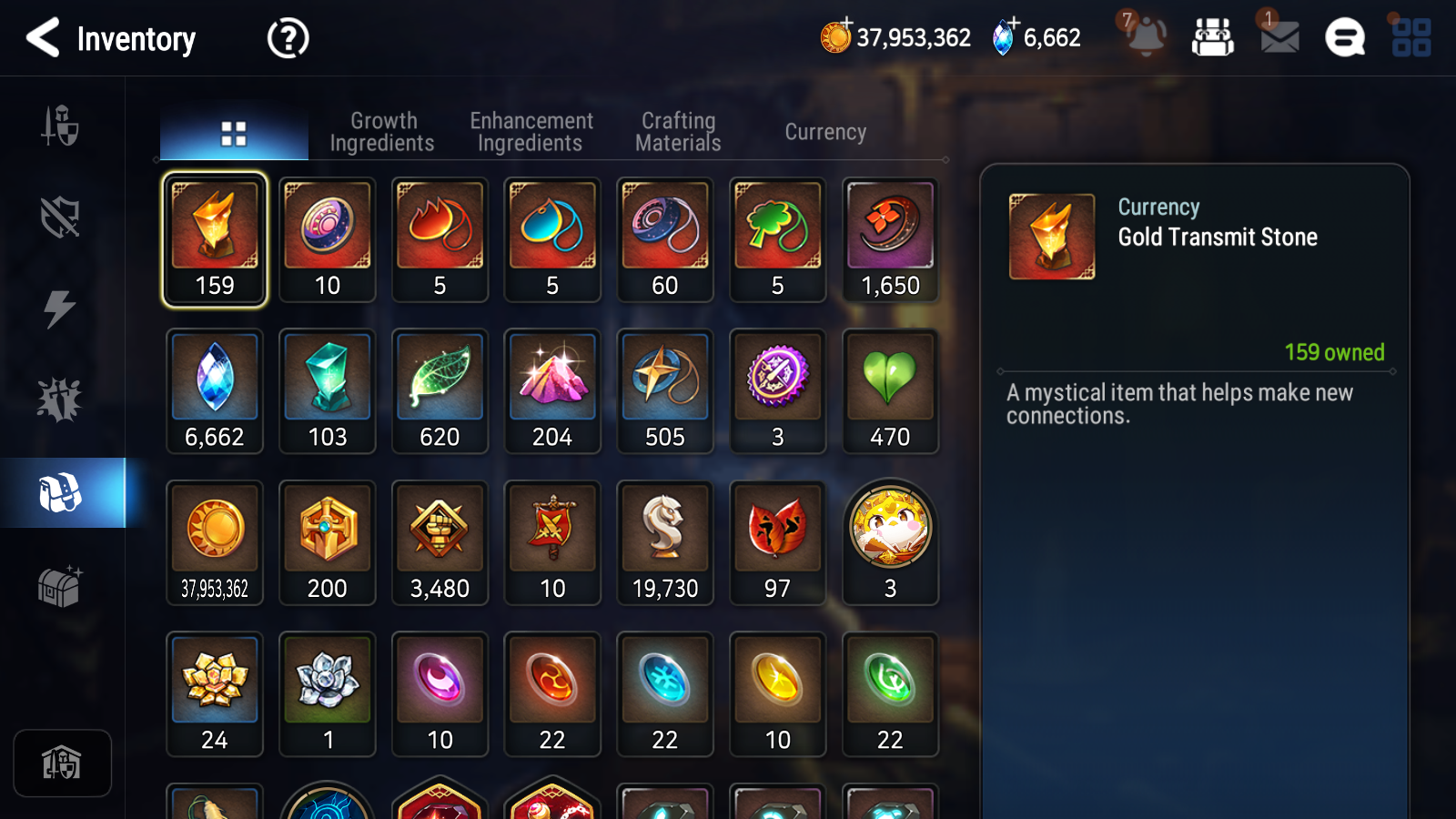The height and width of the screenshot is (819, 1456).
Task: Pick the gold sun coin slot
Action: tap(215, 542)
